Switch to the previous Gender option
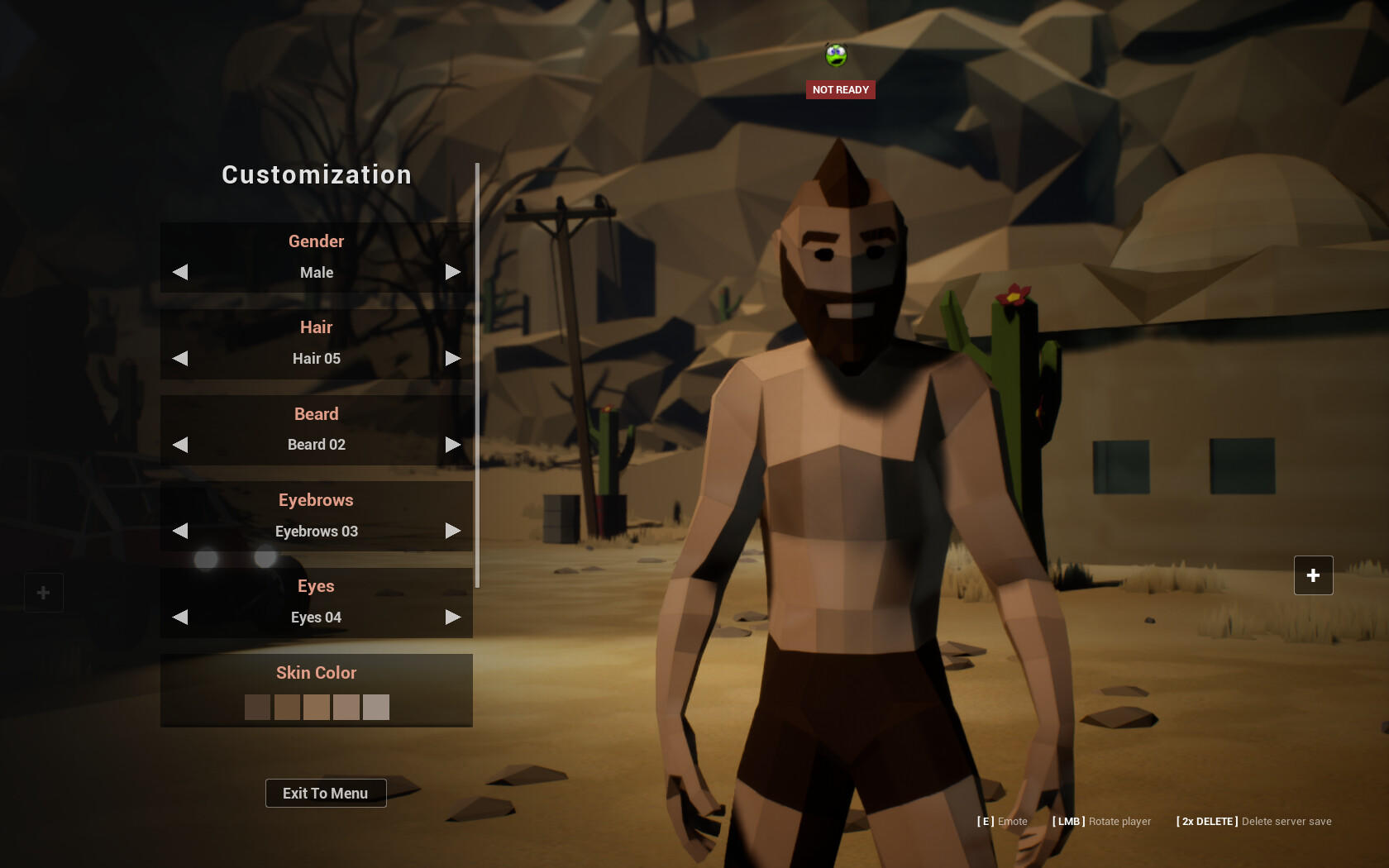1389x868 pixels. click(x=180, y=272)
